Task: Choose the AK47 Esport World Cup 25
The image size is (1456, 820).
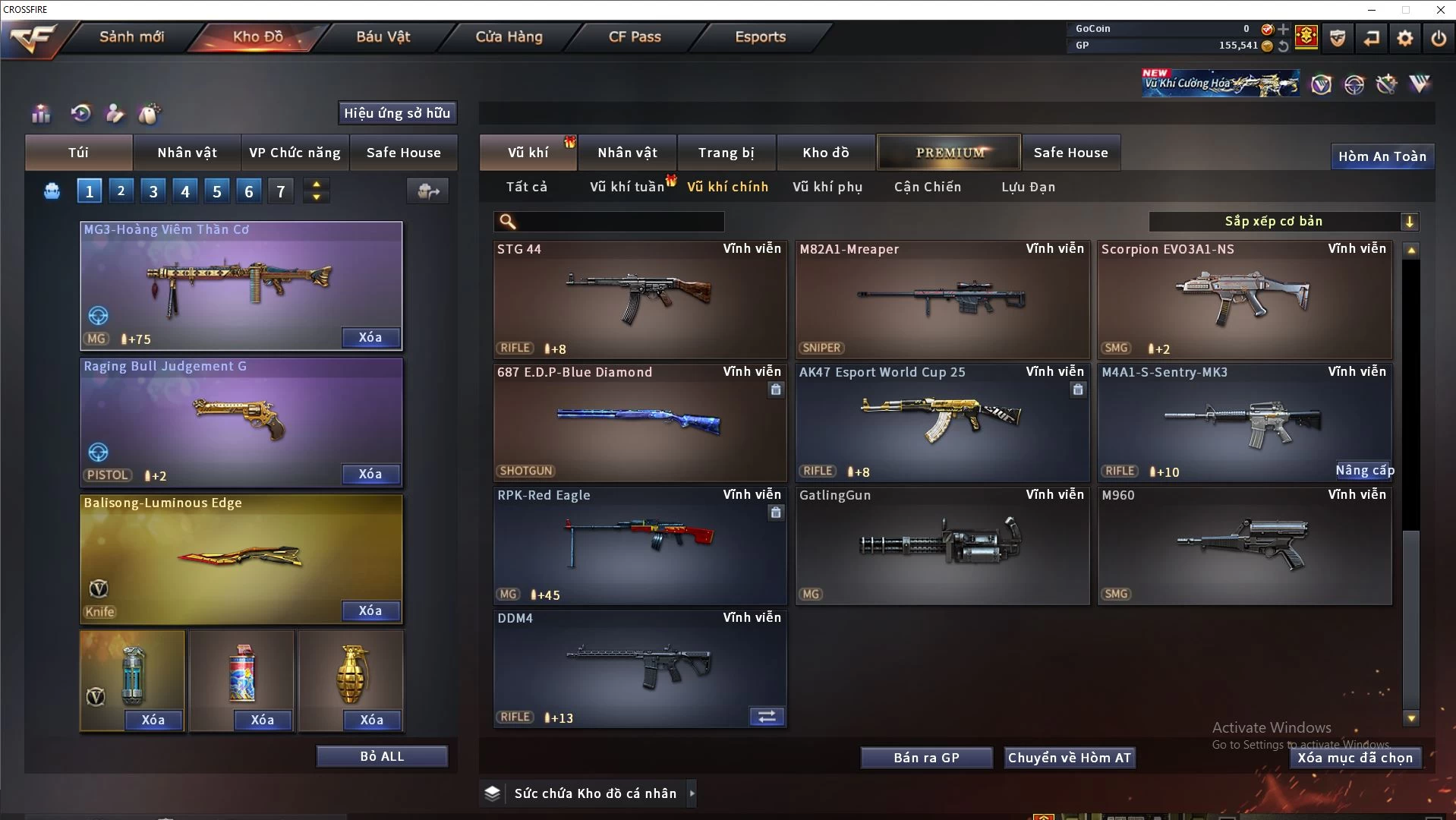Action: pyautogui.click(x=941, y=422)
